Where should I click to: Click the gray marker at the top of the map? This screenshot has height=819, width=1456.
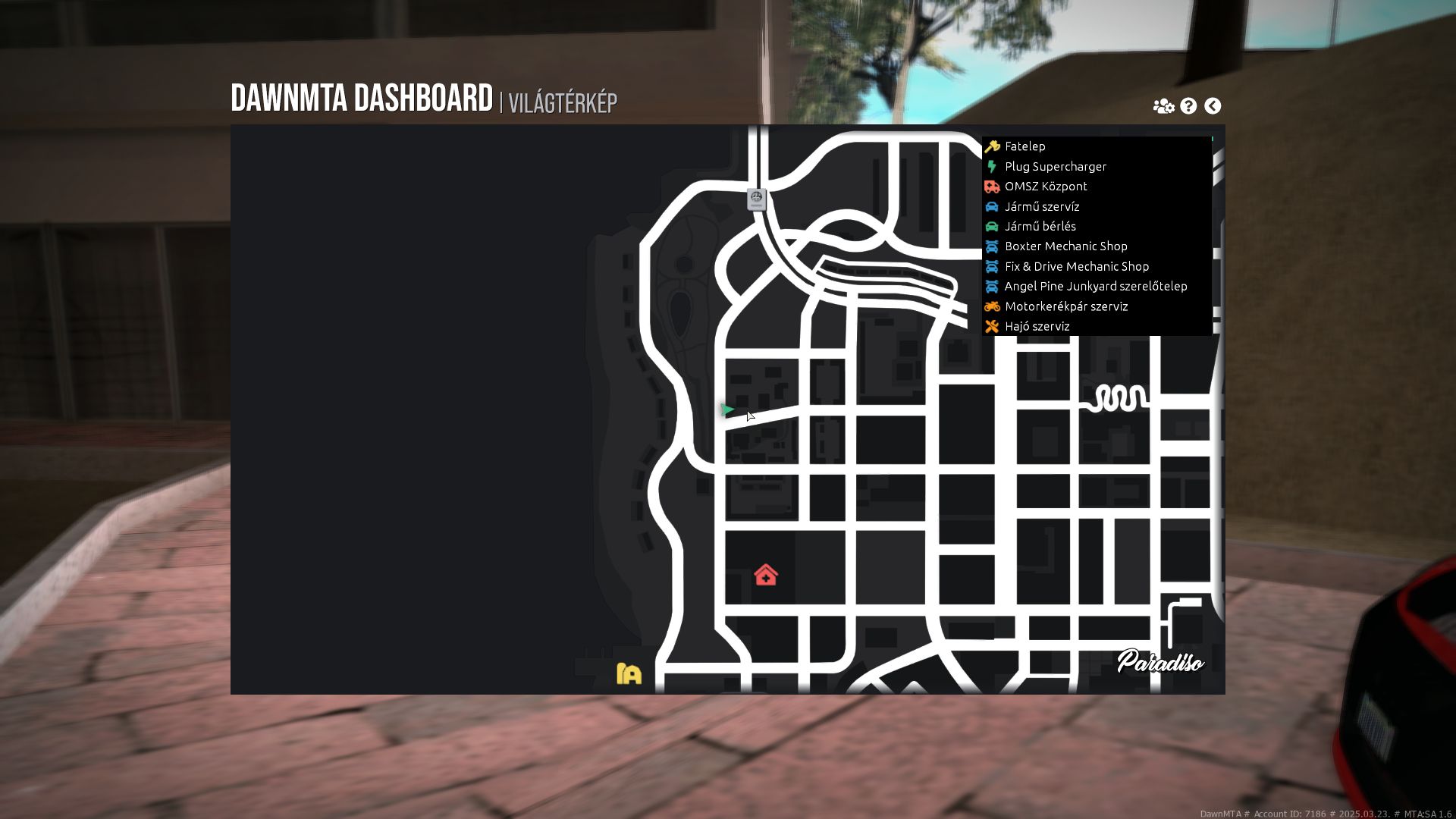(x=755, y=199)
